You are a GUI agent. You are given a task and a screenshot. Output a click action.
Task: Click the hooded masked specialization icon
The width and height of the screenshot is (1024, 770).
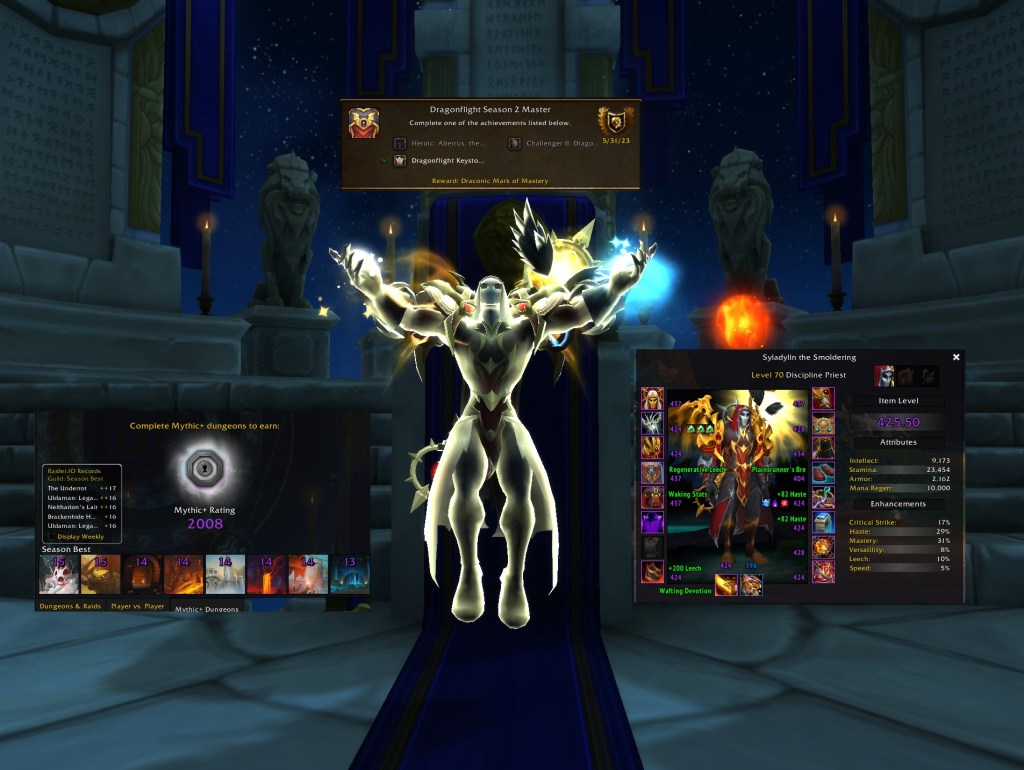(885, 376)
